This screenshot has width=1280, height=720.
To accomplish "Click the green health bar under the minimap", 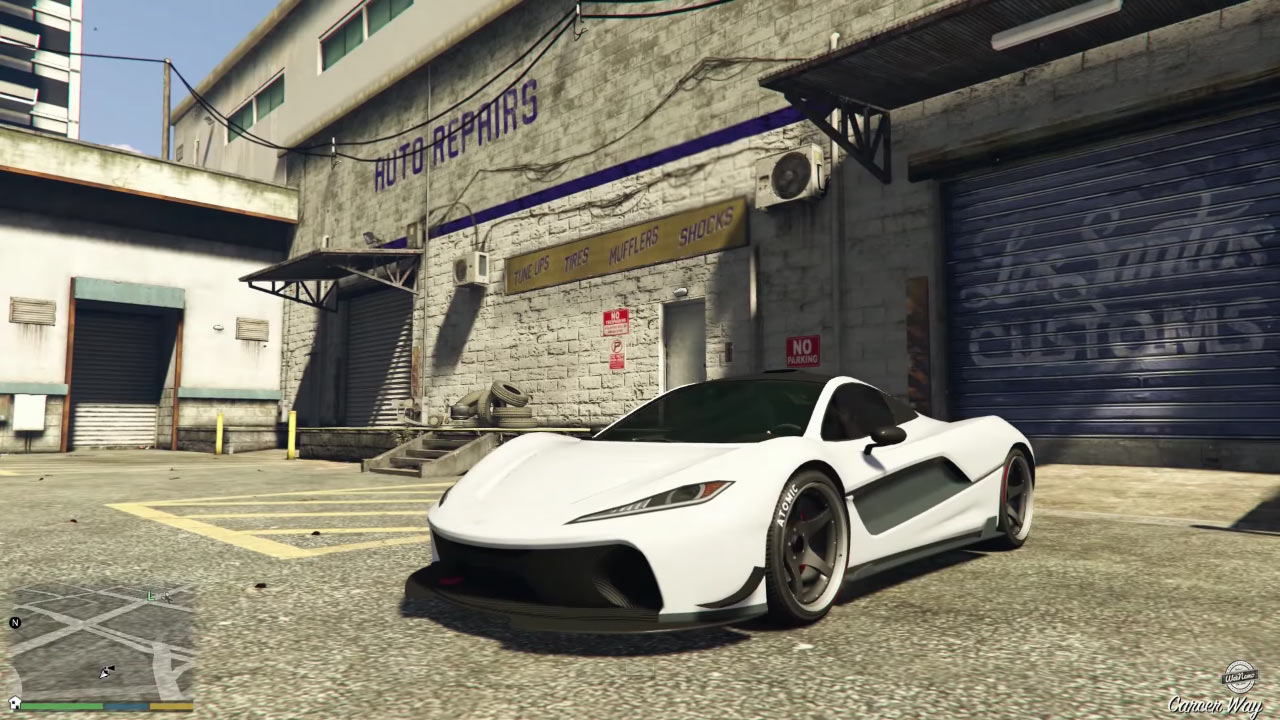I will click(60, 705).
